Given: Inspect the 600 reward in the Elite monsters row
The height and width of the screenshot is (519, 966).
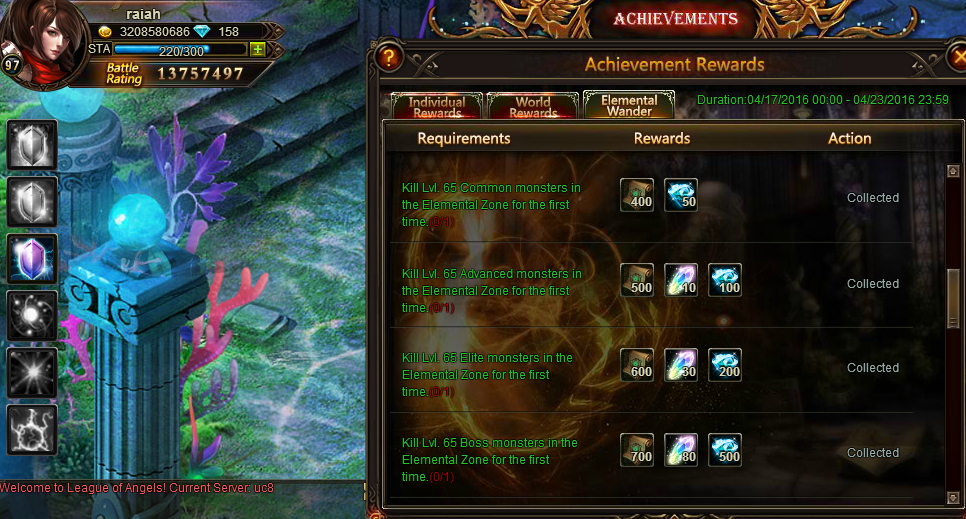Looking at the screenshot, I should [x=637, y=365].
